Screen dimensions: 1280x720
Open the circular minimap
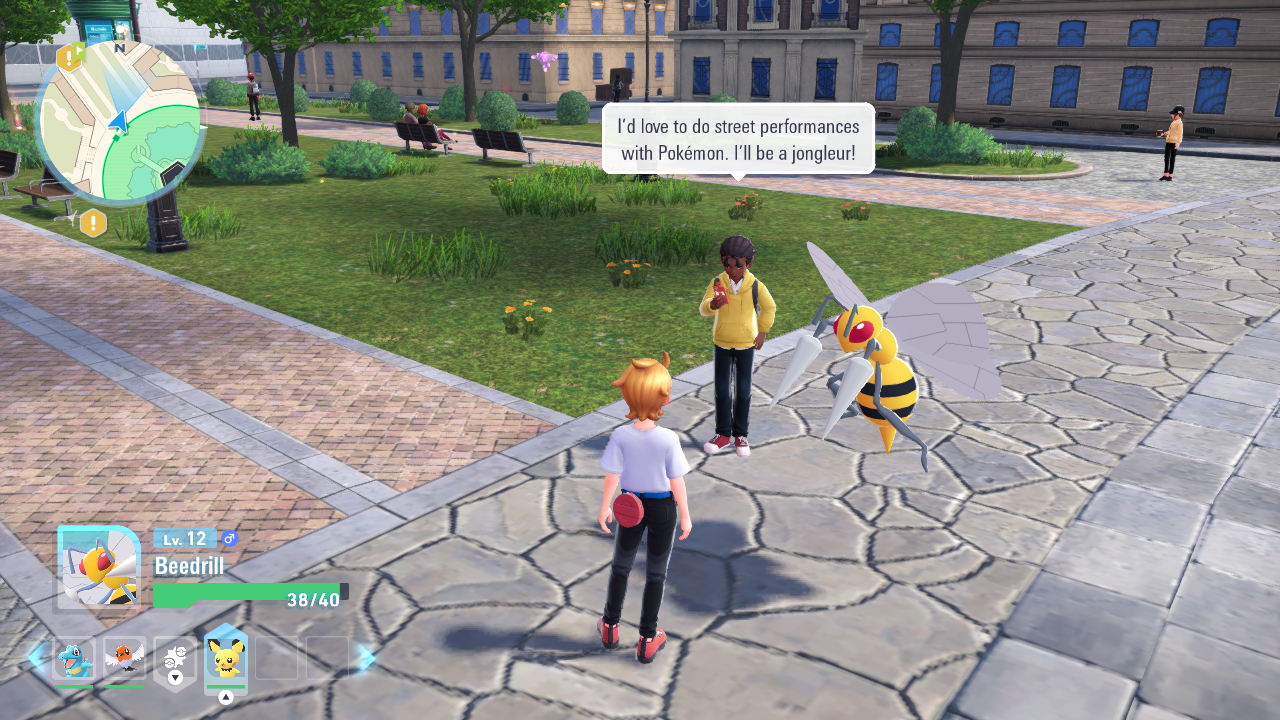119,122
